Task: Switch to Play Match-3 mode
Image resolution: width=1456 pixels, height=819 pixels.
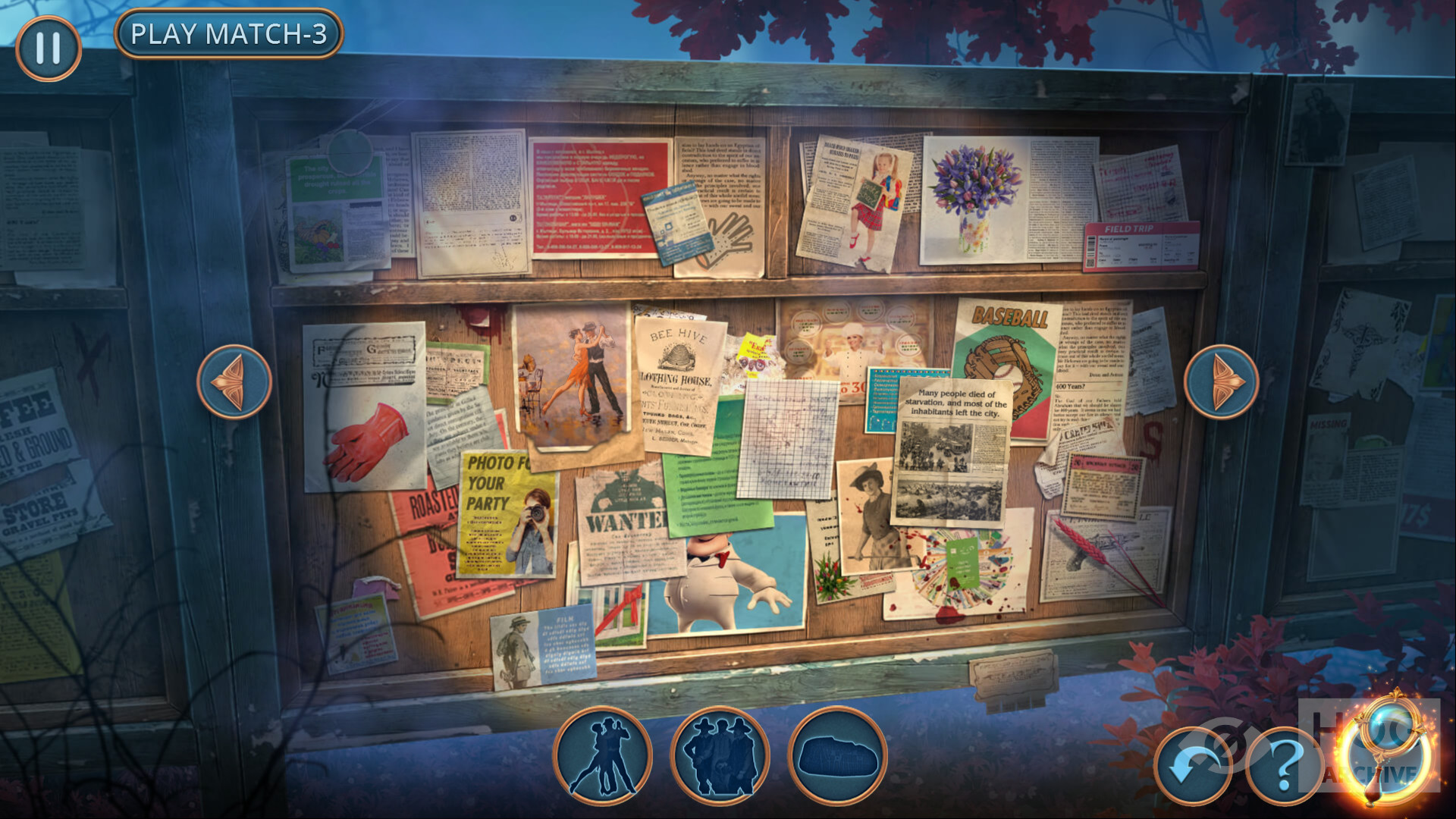Action: (x=228, y=34)
